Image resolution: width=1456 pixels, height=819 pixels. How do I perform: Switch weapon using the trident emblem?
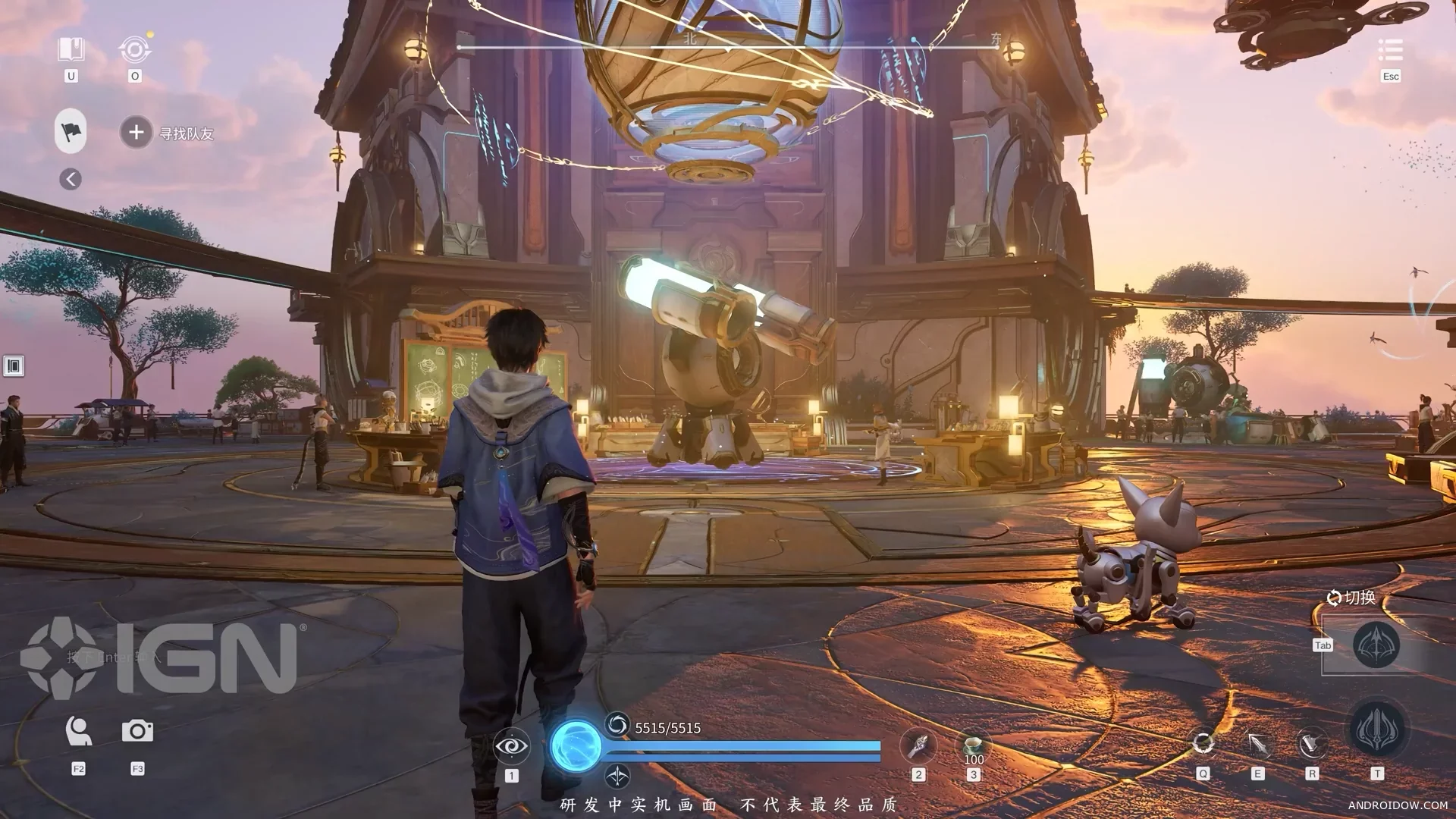[x=1376, y=645]
